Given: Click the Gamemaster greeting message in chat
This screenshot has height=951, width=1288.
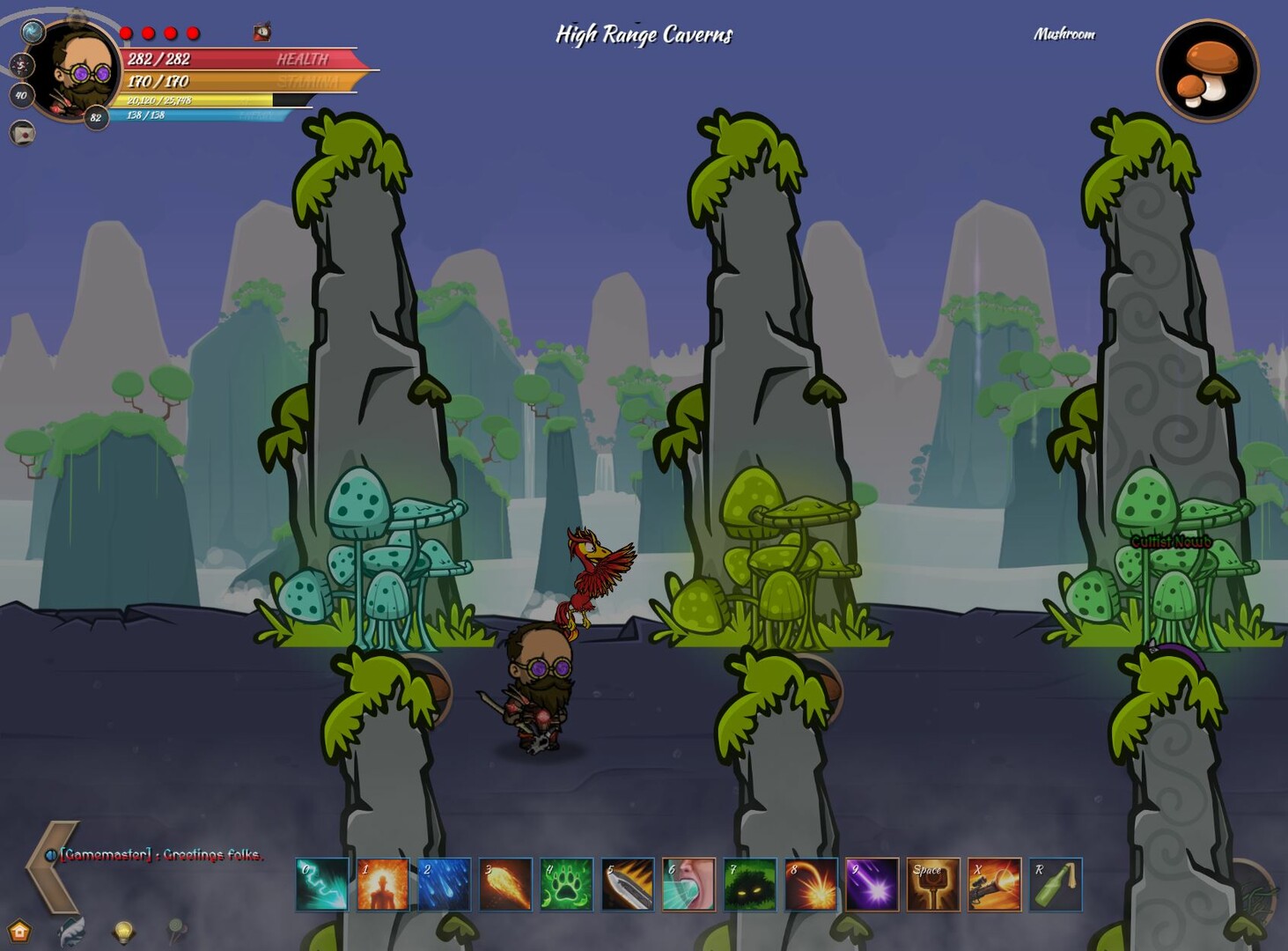Looking at the screenshot, I should click(x=161, y=854).
